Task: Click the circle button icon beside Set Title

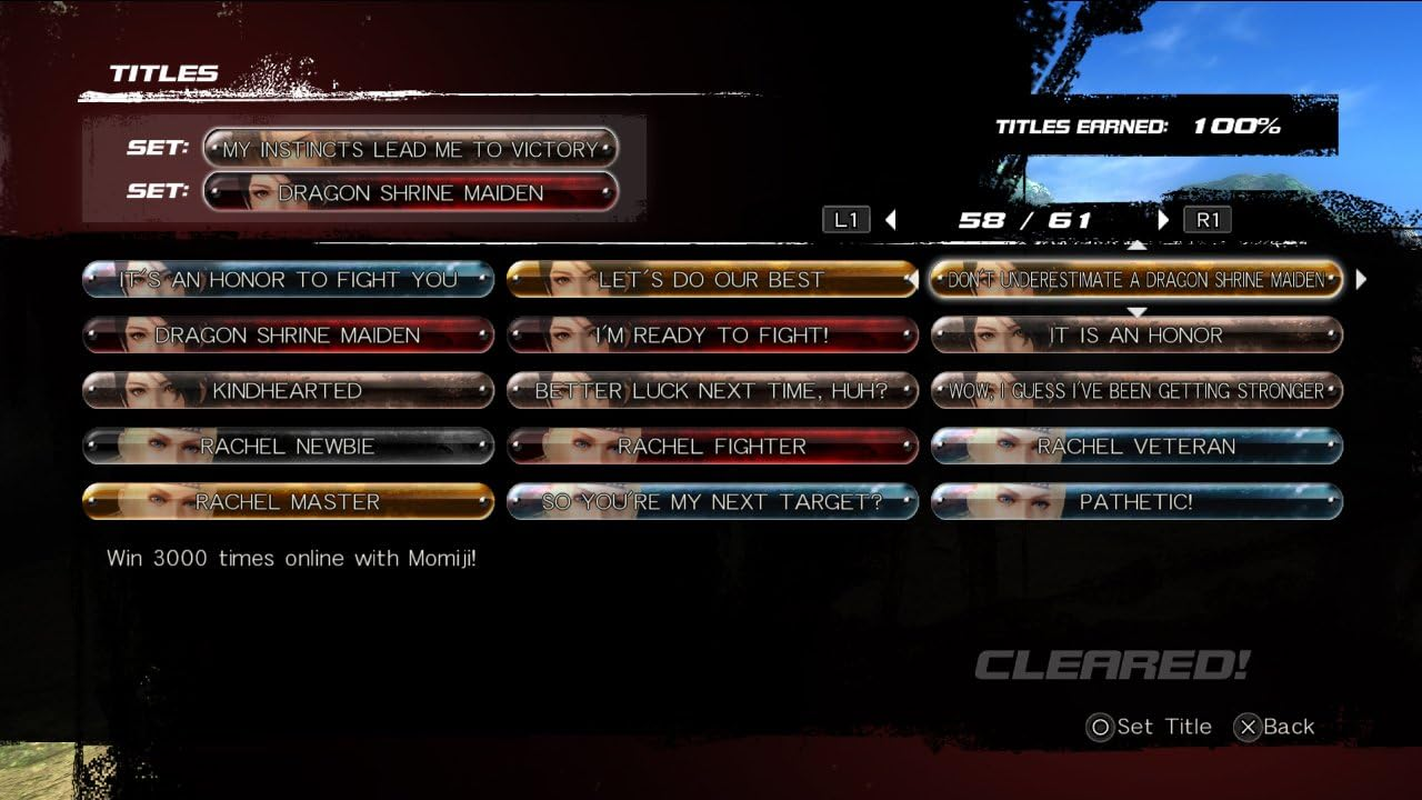Action: tap(1100, 726)
